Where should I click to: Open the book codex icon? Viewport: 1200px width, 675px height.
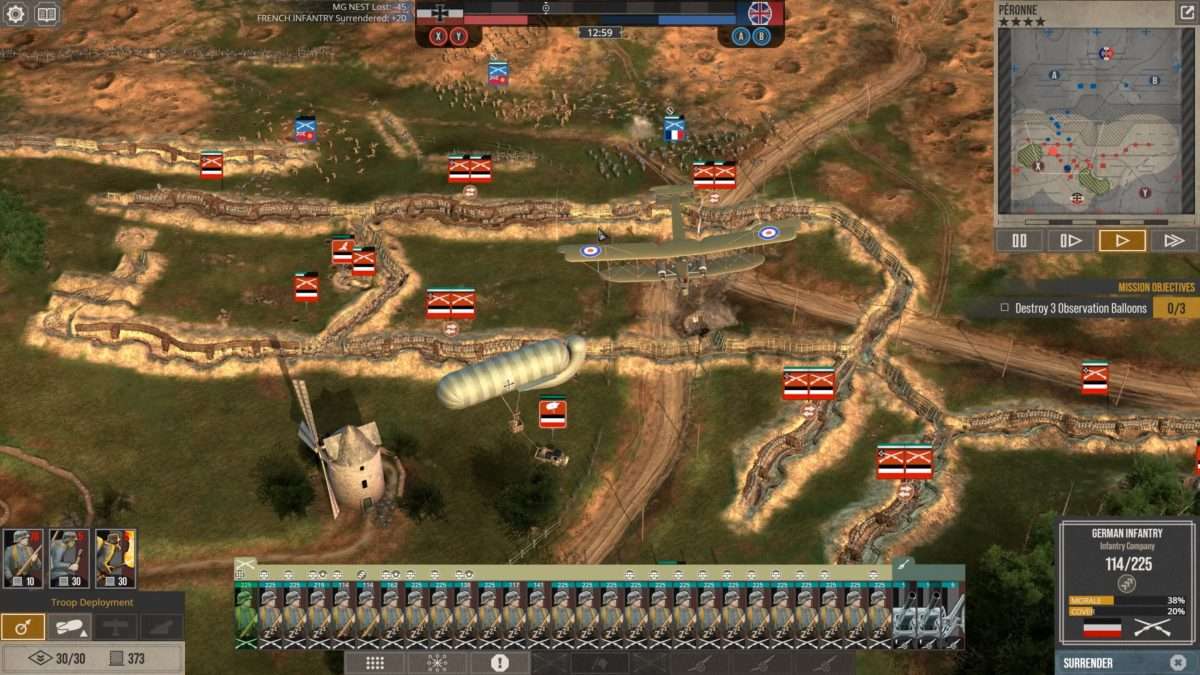click(46, 14)
